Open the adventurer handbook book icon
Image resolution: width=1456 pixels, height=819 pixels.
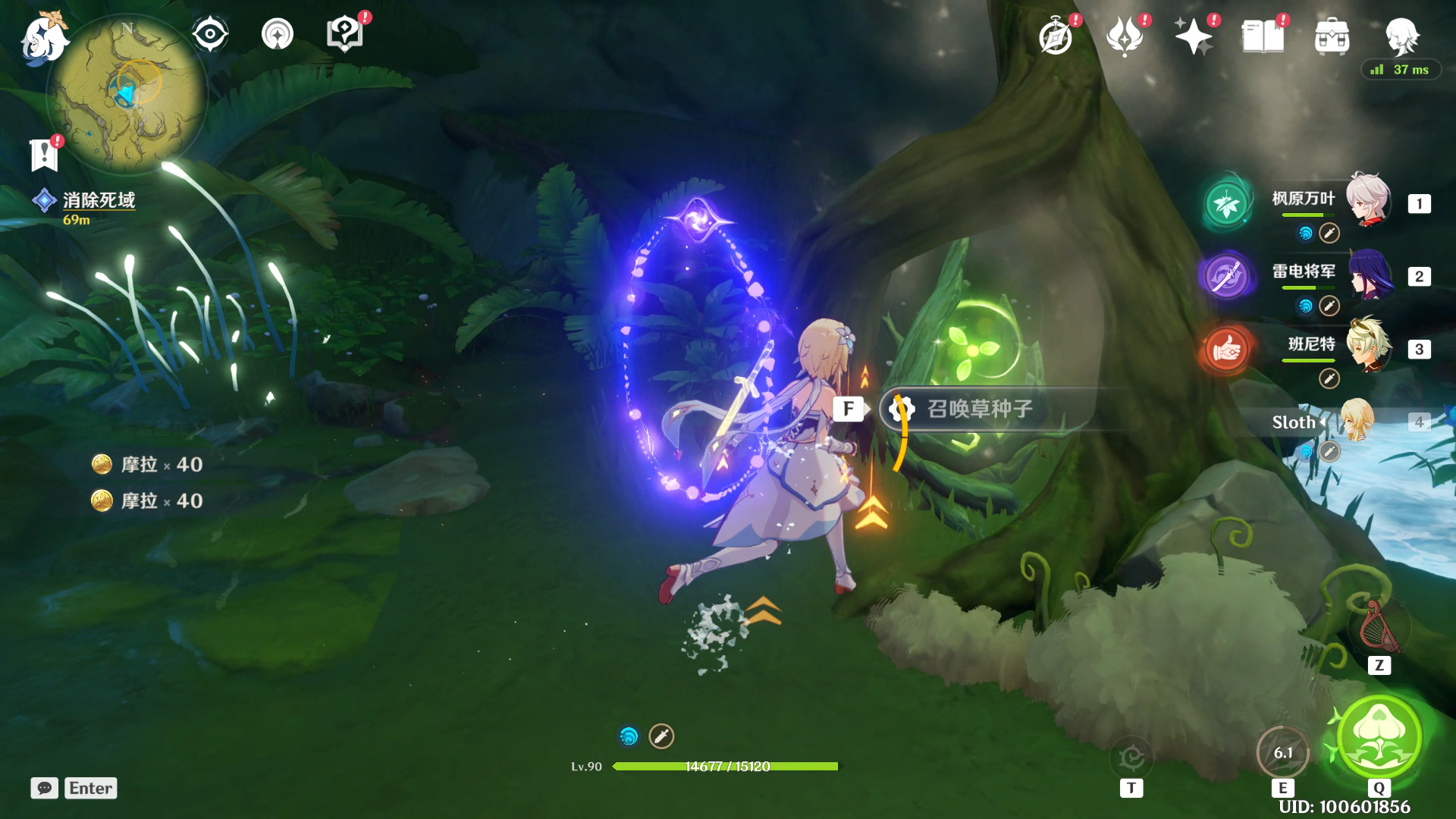pos(1263,37)
